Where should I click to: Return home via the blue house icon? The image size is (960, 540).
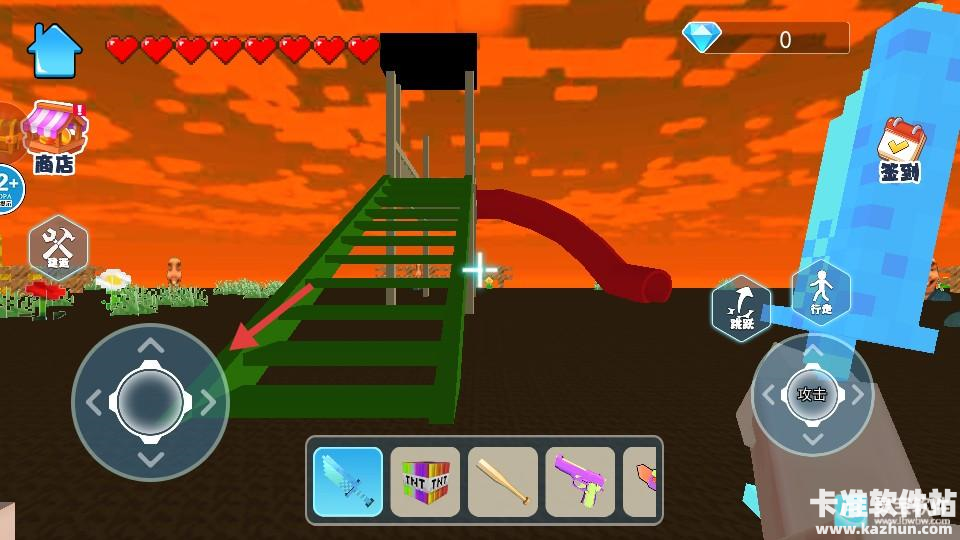[54, 49]
